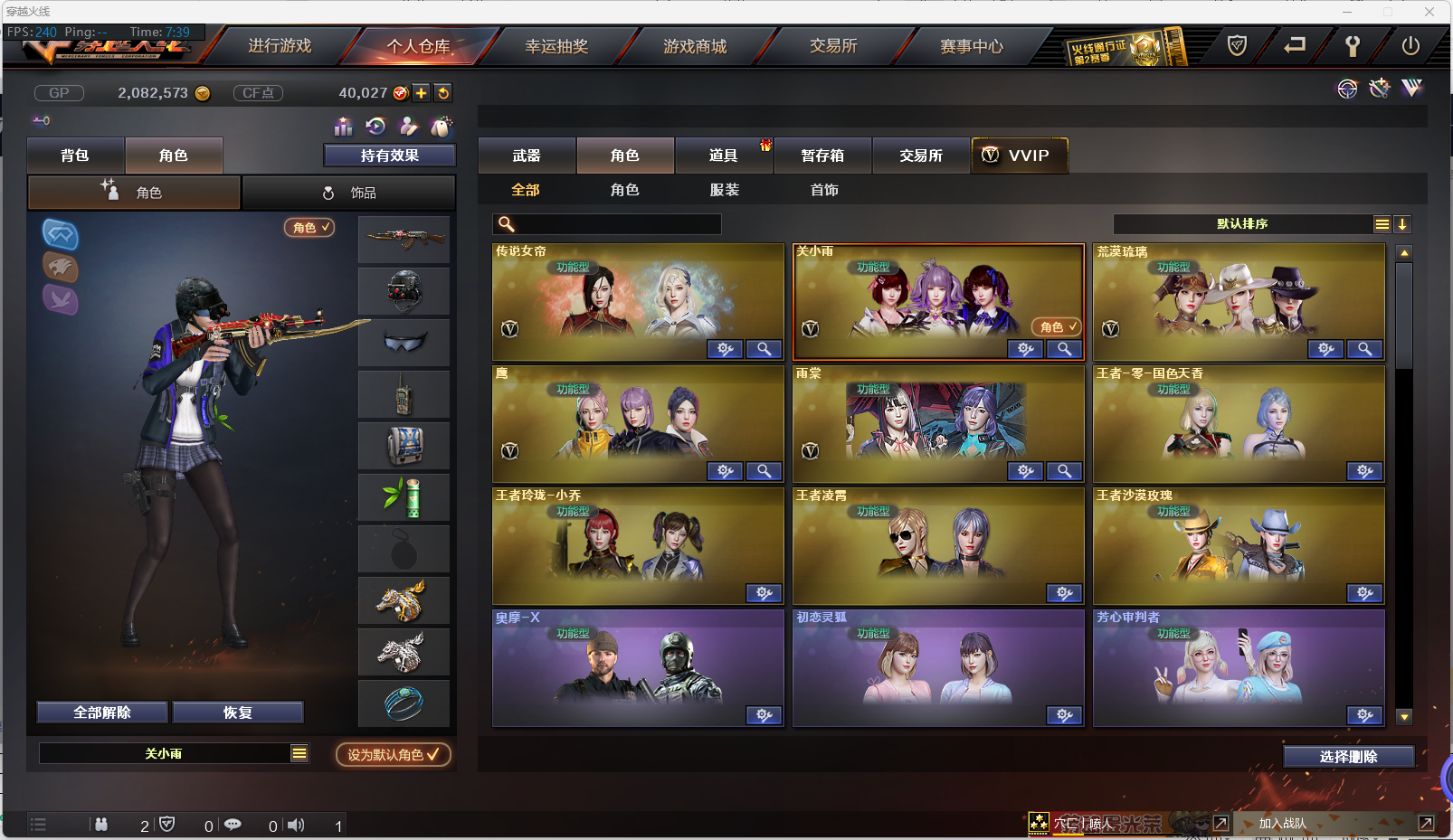Image resolution: width=1453 pixels, height=840 pixels.
Task: Open the list menu next to the 关小雨 name field
Action: [299, 751]
